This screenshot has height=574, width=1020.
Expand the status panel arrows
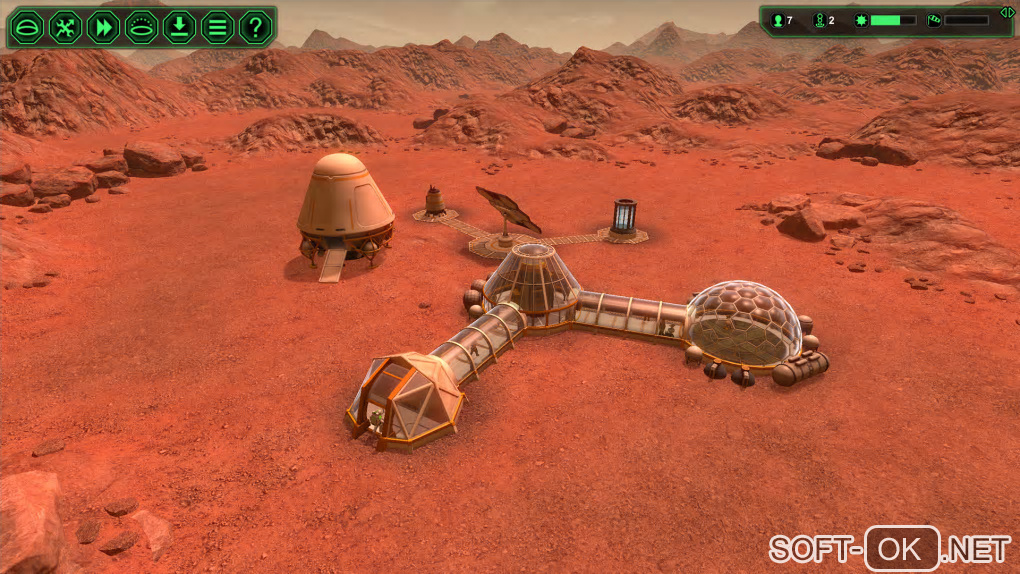(1007, 11)
